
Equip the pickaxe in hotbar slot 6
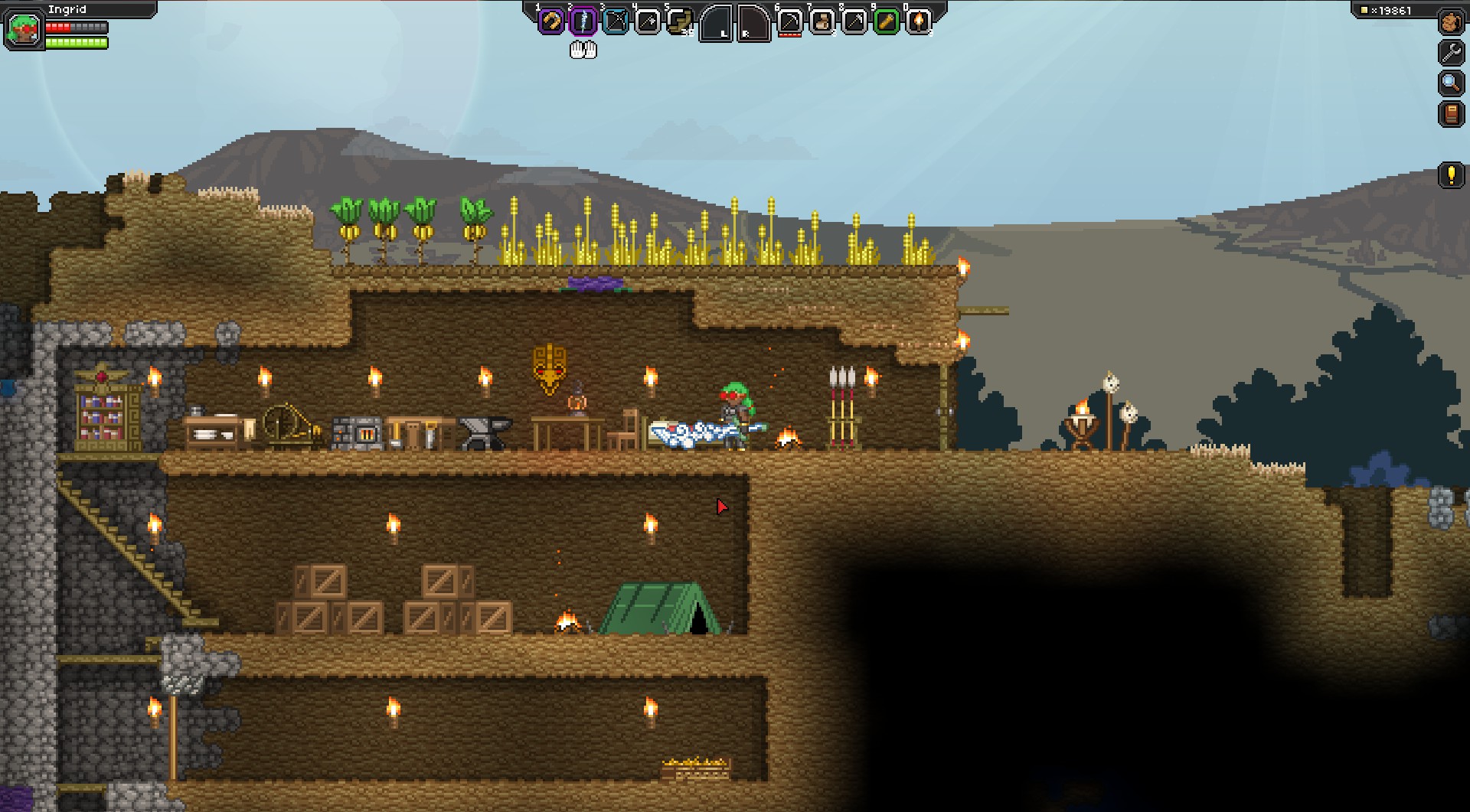[x=789, y=21]
